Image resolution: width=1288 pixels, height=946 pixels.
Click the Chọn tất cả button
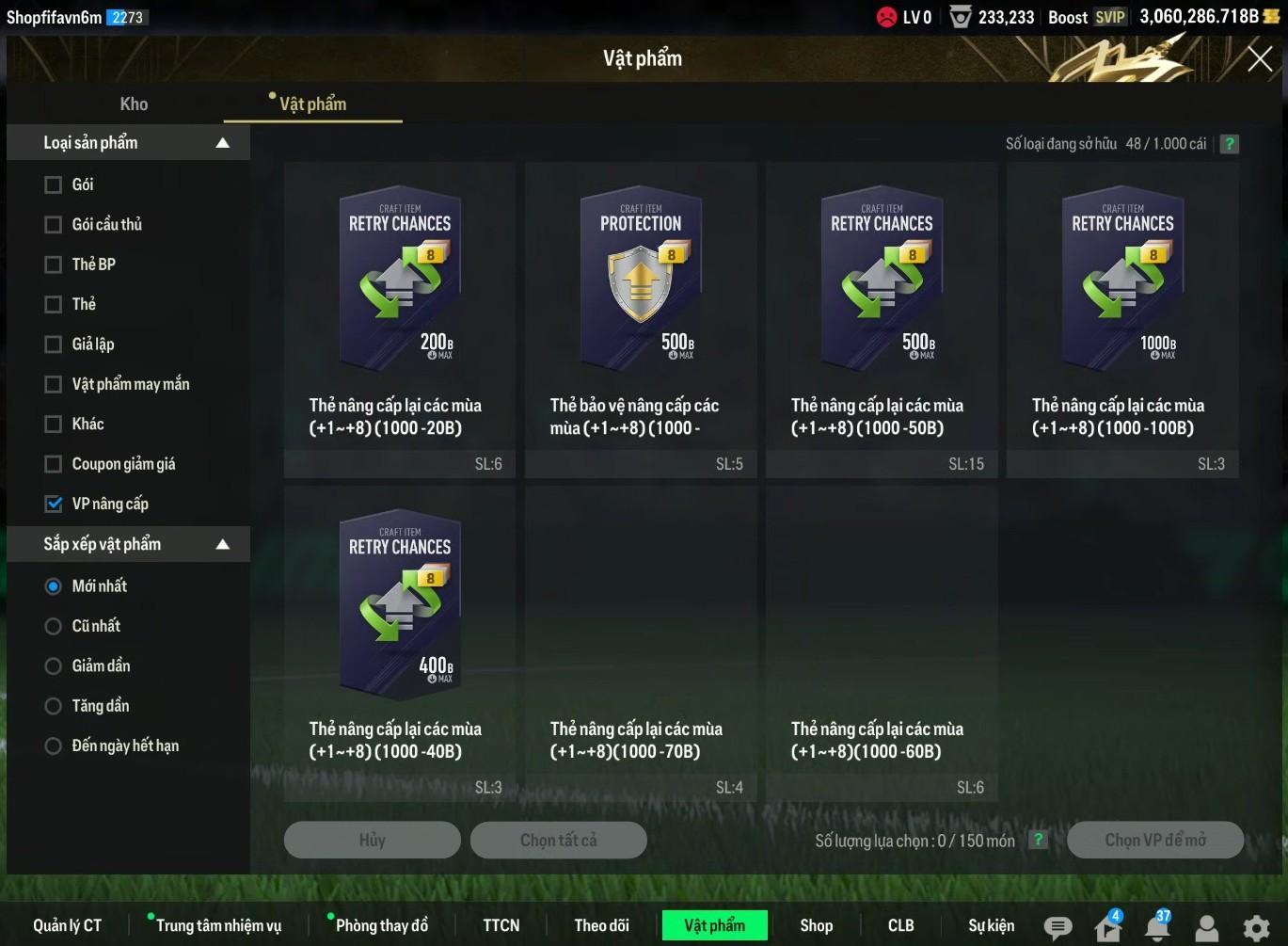(x=558, y=840)
